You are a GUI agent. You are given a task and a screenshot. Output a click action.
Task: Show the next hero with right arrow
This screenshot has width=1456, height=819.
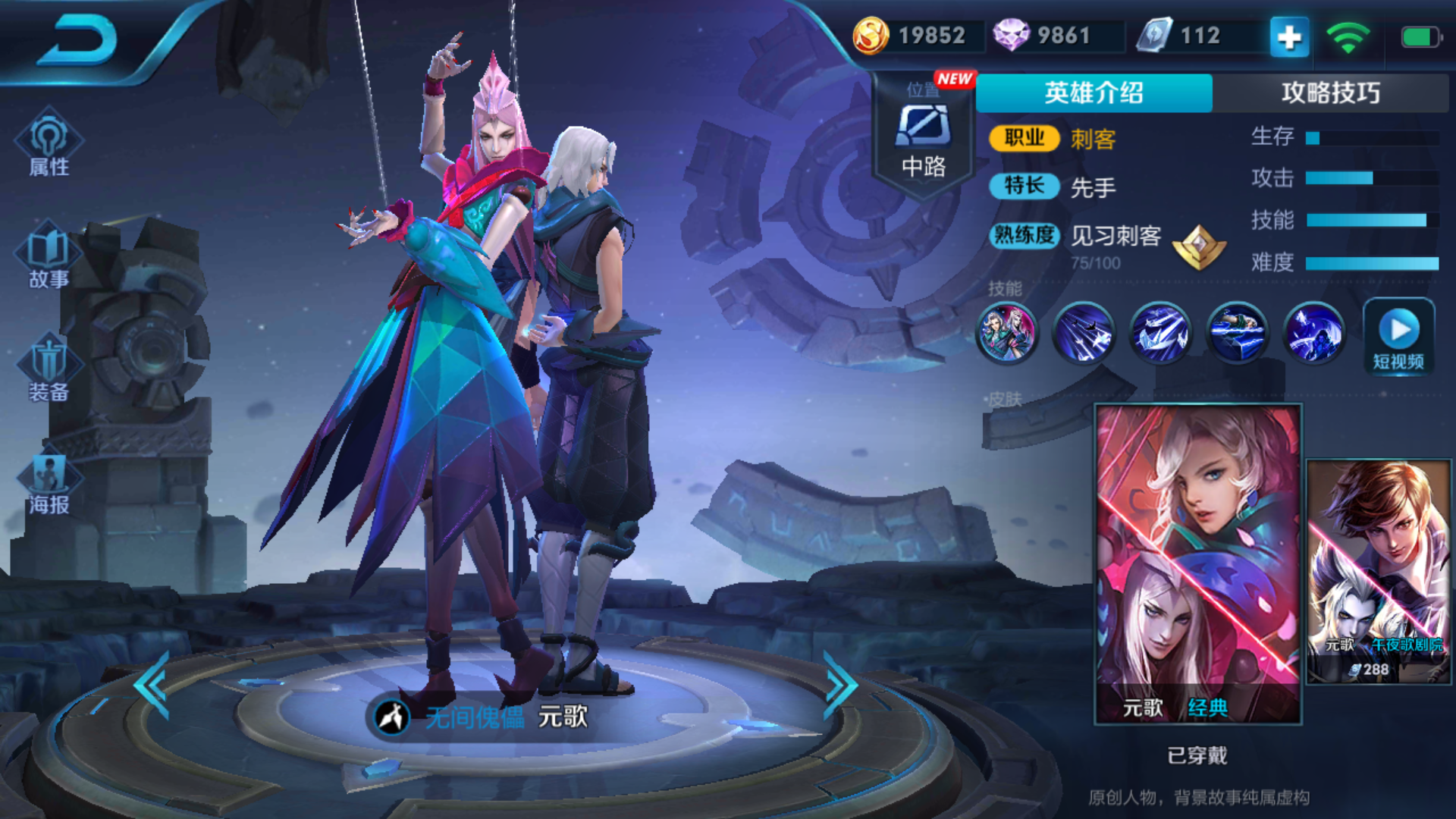coord(840,685)
